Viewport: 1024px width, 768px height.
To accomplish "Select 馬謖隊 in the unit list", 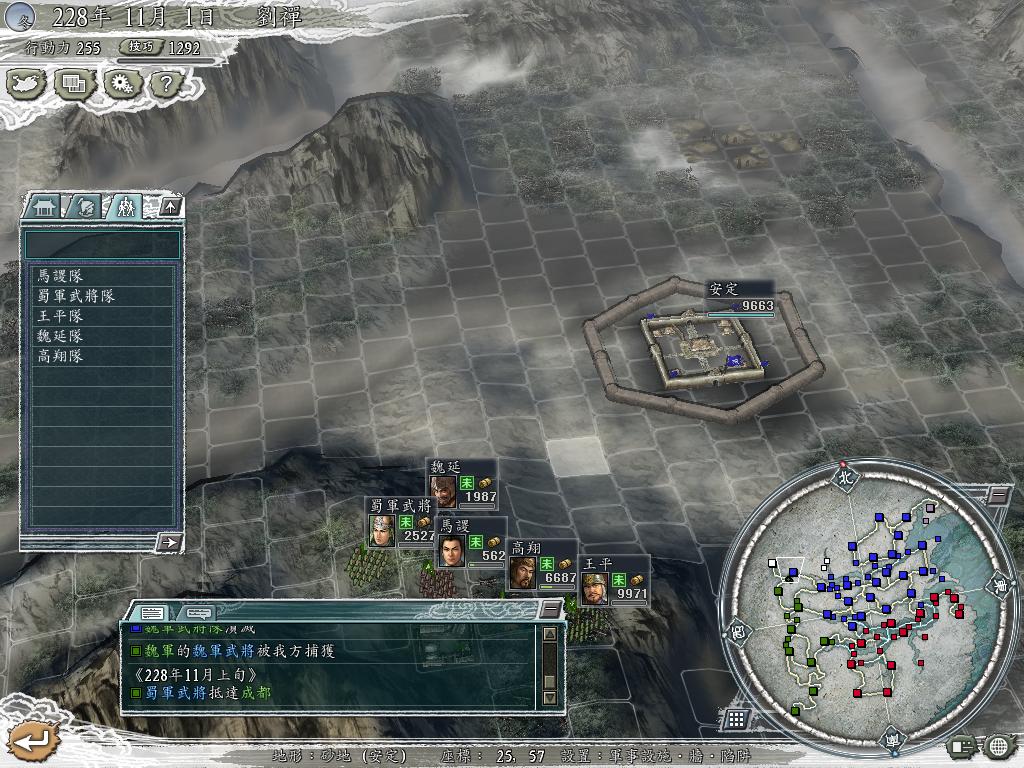I will click(x=62, y=275).
